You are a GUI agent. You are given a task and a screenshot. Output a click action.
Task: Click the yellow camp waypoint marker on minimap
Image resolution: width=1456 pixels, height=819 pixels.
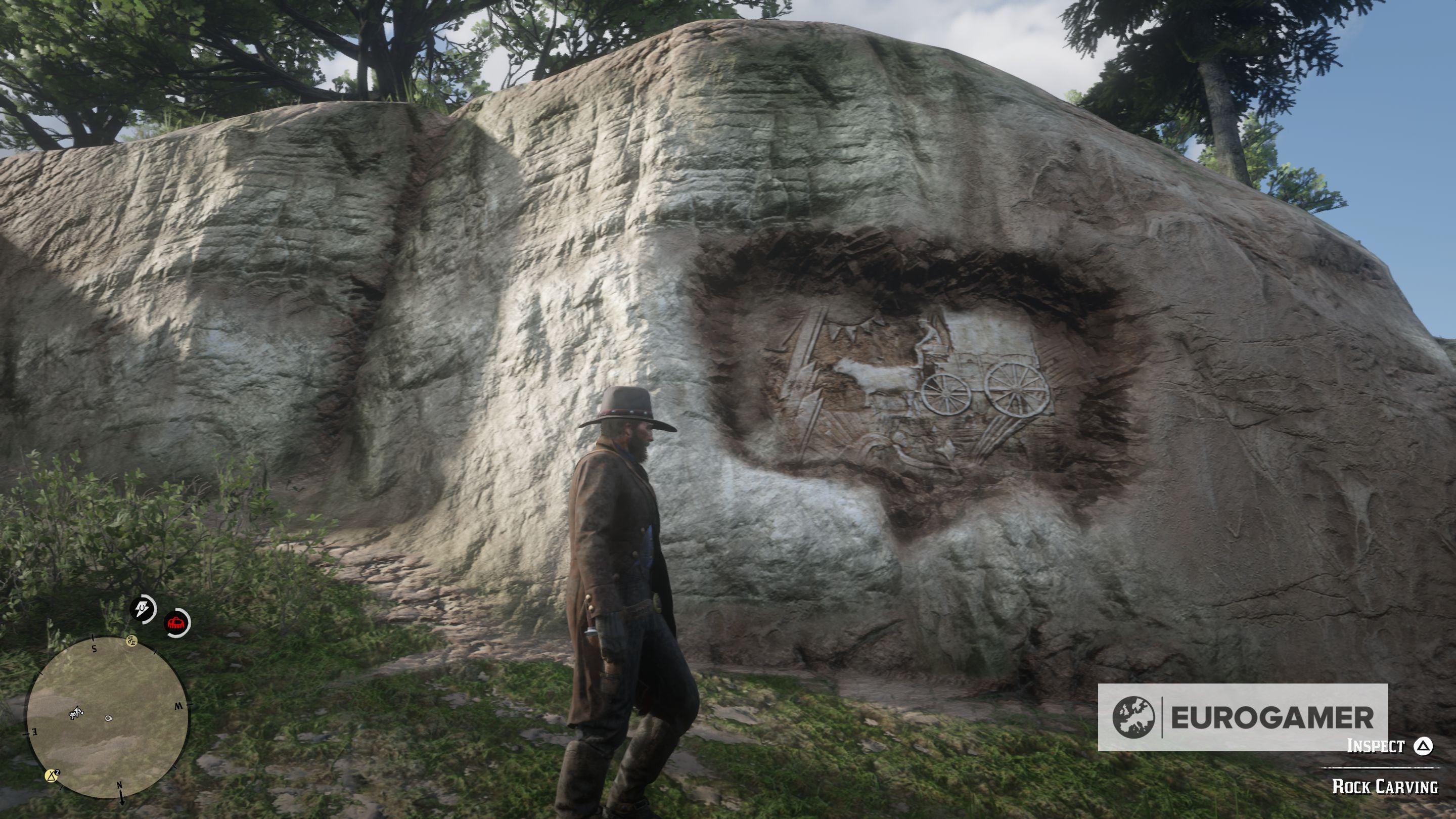coord(52,777)
